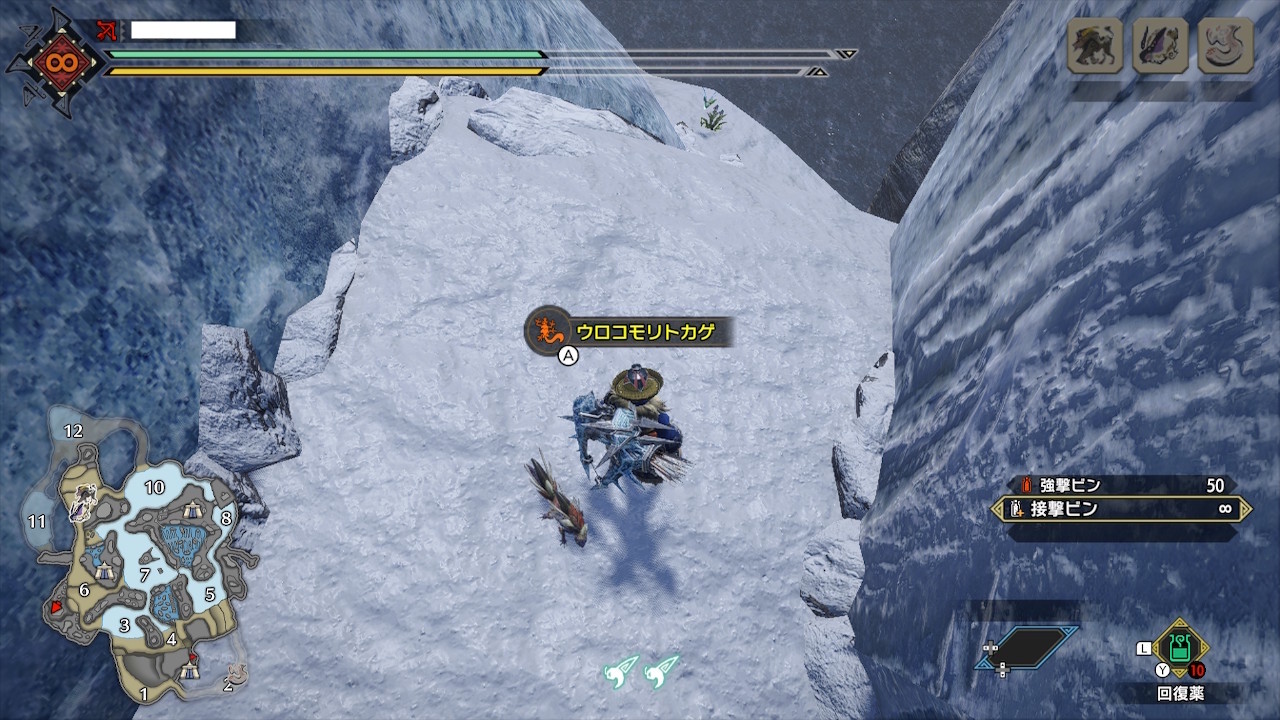1280x720 pixels.
Task: Click area 11 on the minimap
Action: (38, 521)
